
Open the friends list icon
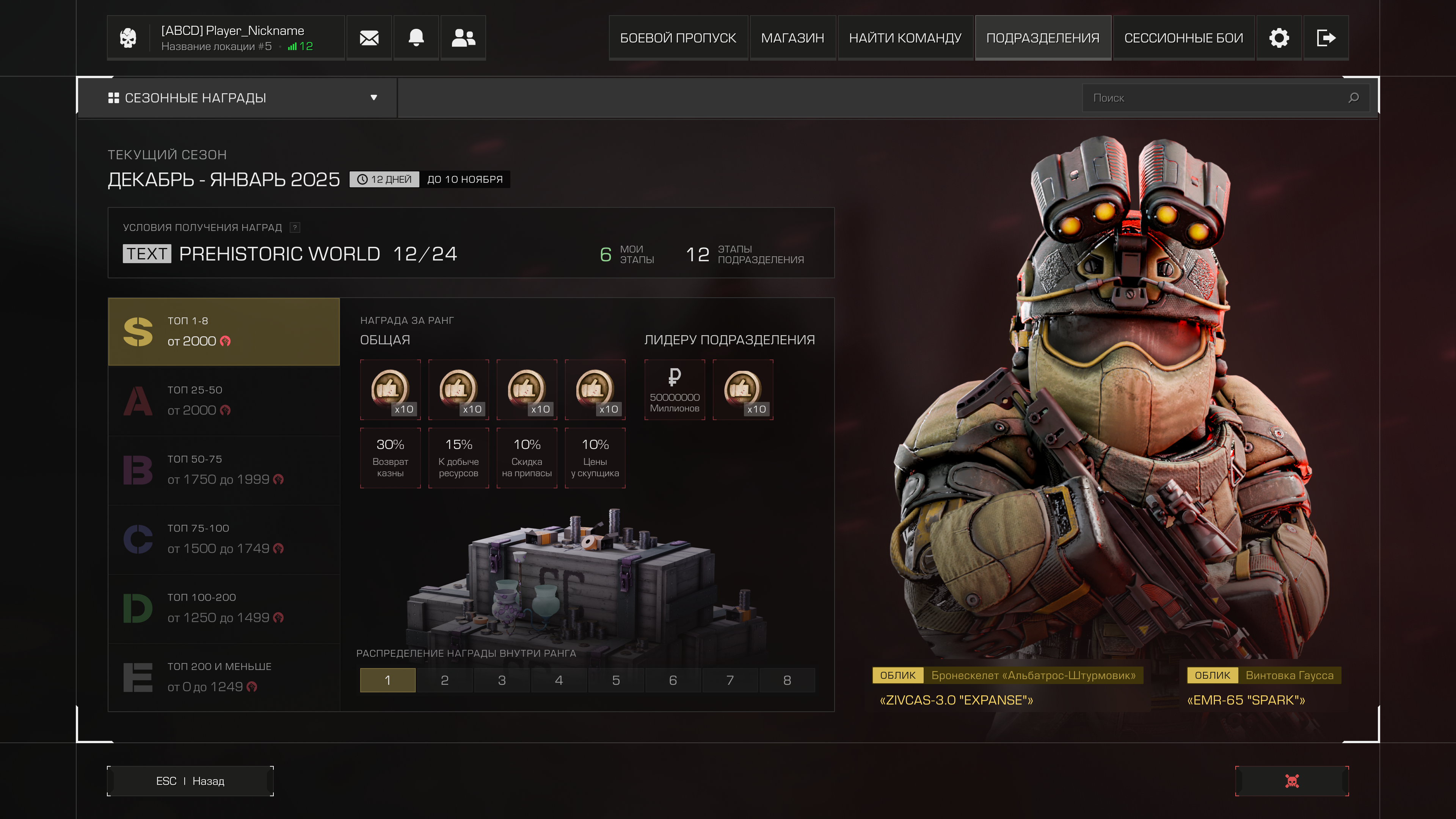click(463, 38)
